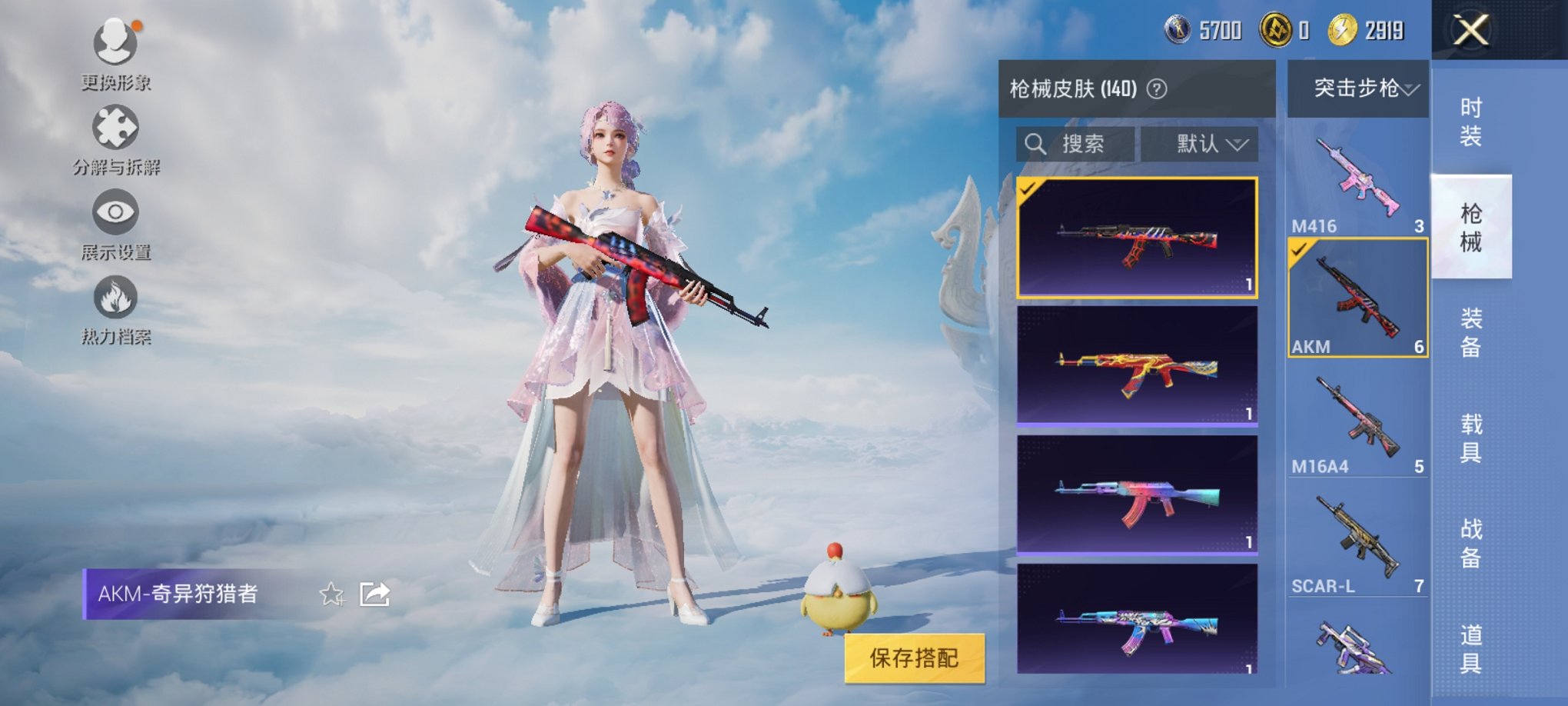Switch to the 时装 outfits tab

click(x=1470, y=121)
